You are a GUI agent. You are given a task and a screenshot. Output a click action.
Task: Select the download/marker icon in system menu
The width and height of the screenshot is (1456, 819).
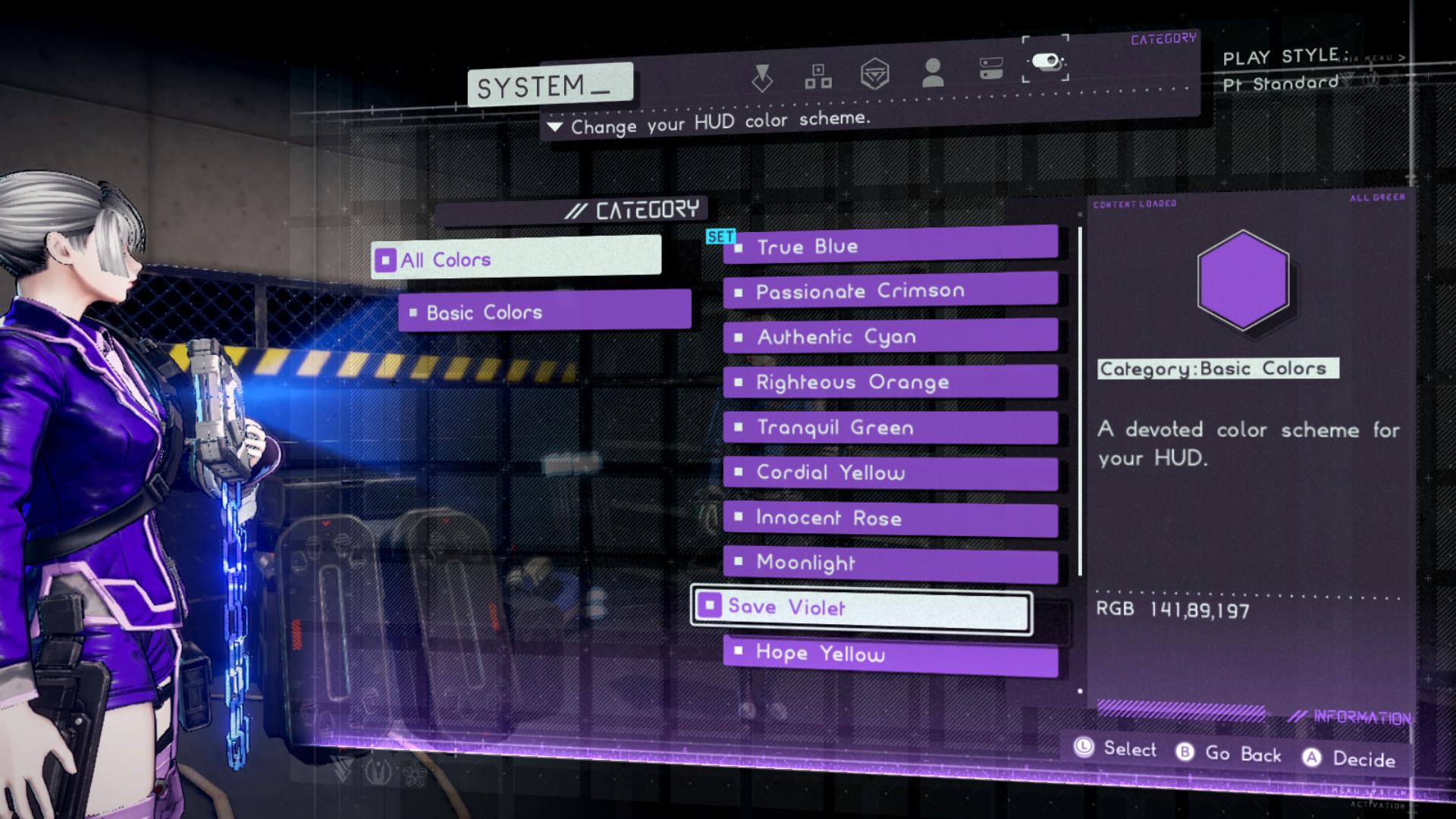click(762, 76)
